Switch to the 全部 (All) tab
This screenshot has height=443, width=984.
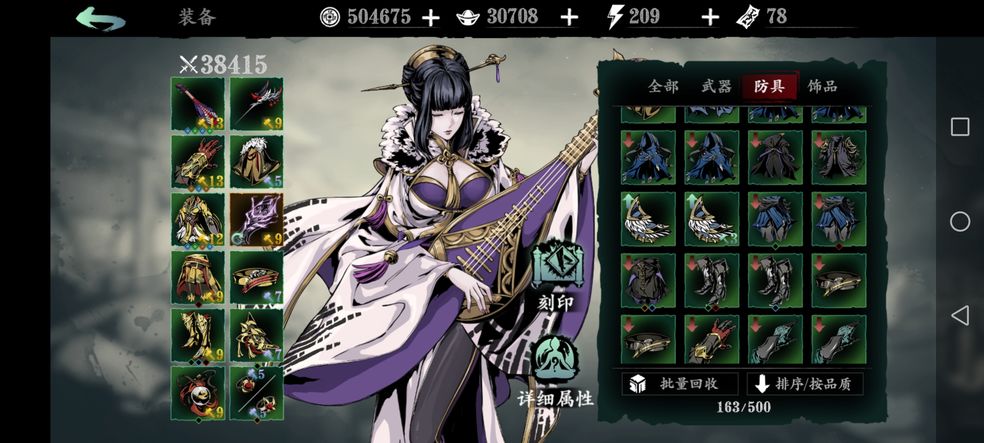[663, 87]
